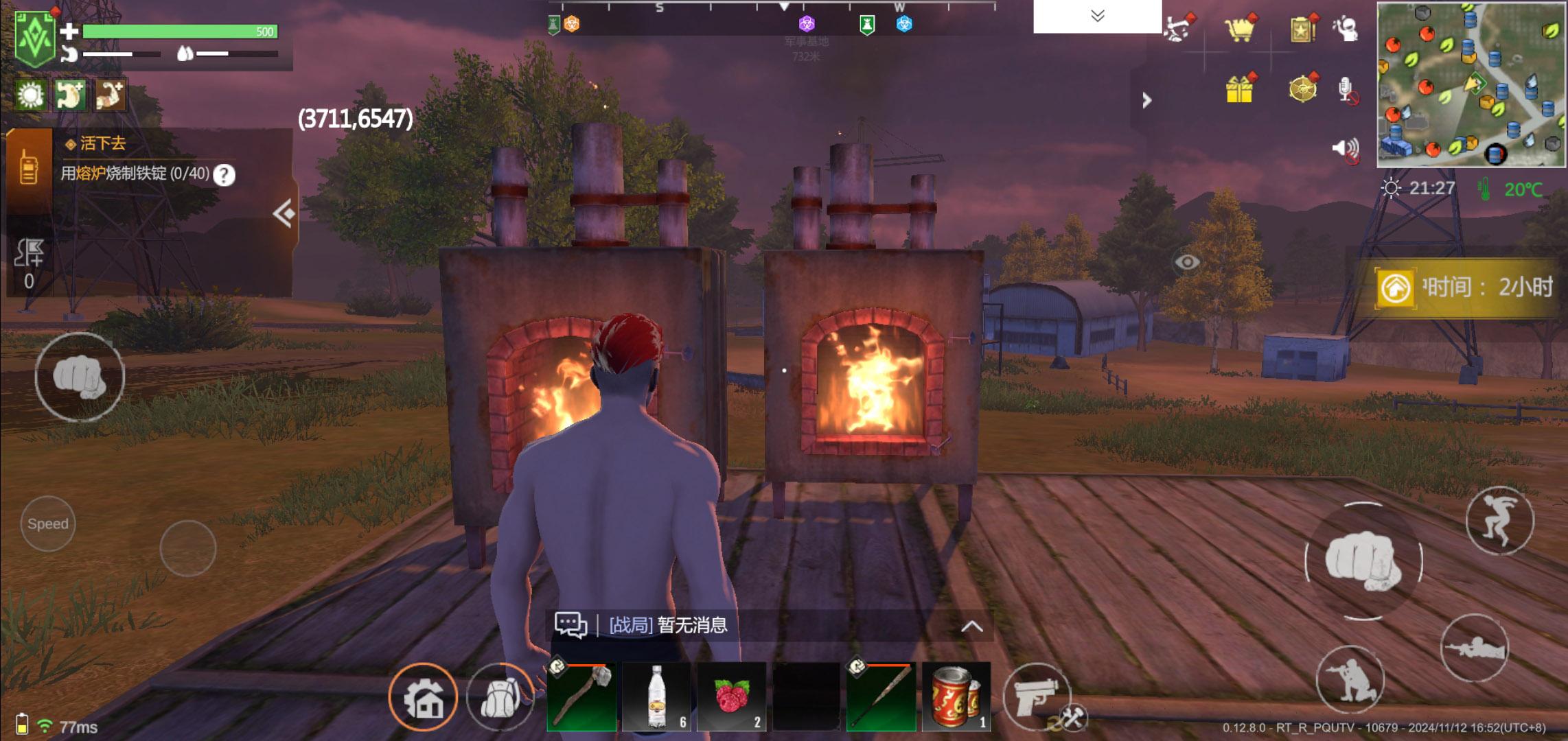
Task: Open the home building menu
Action: tap(423, 698)
